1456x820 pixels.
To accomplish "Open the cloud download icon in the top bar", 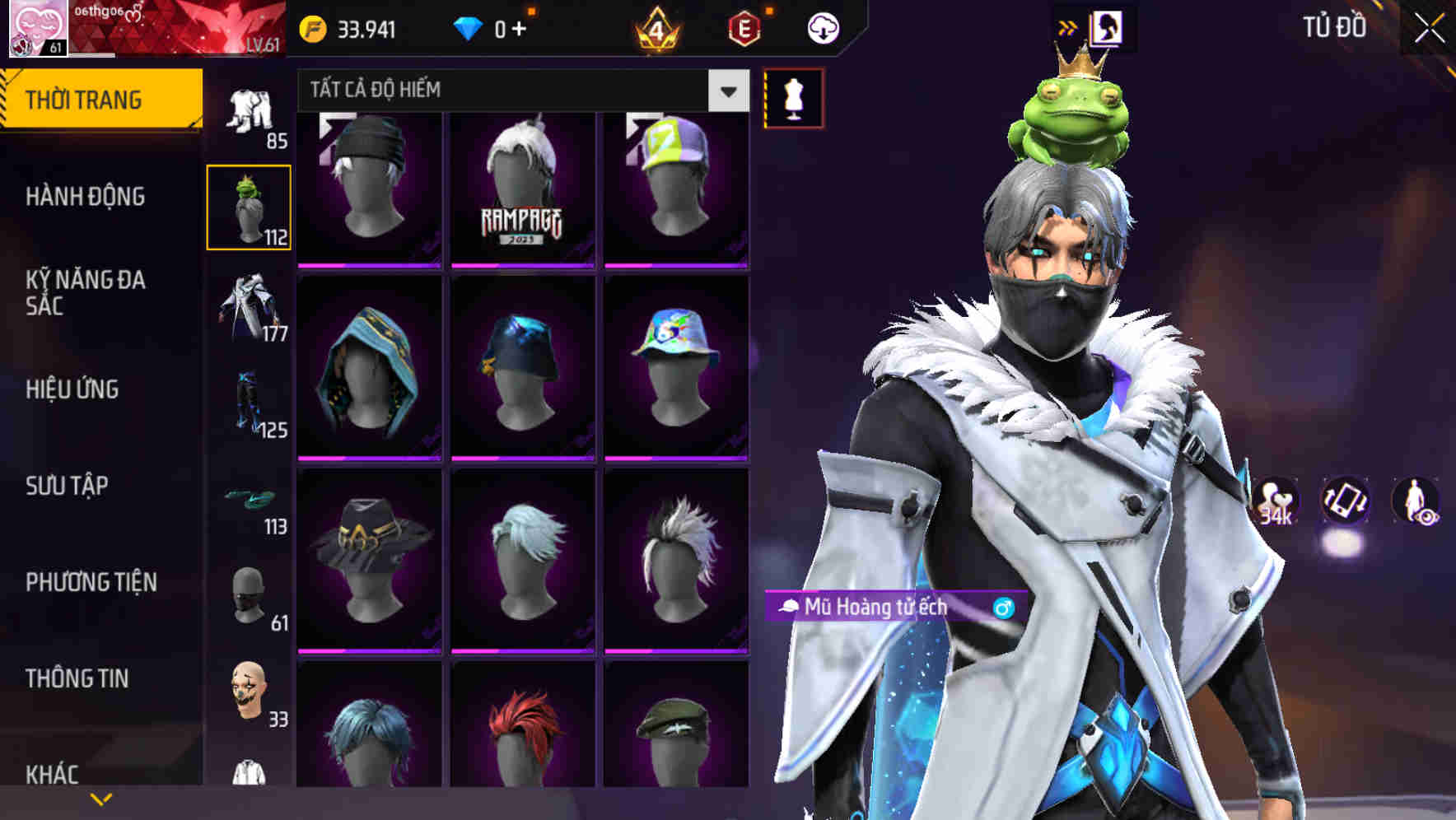I will click(x=825, y=27).
